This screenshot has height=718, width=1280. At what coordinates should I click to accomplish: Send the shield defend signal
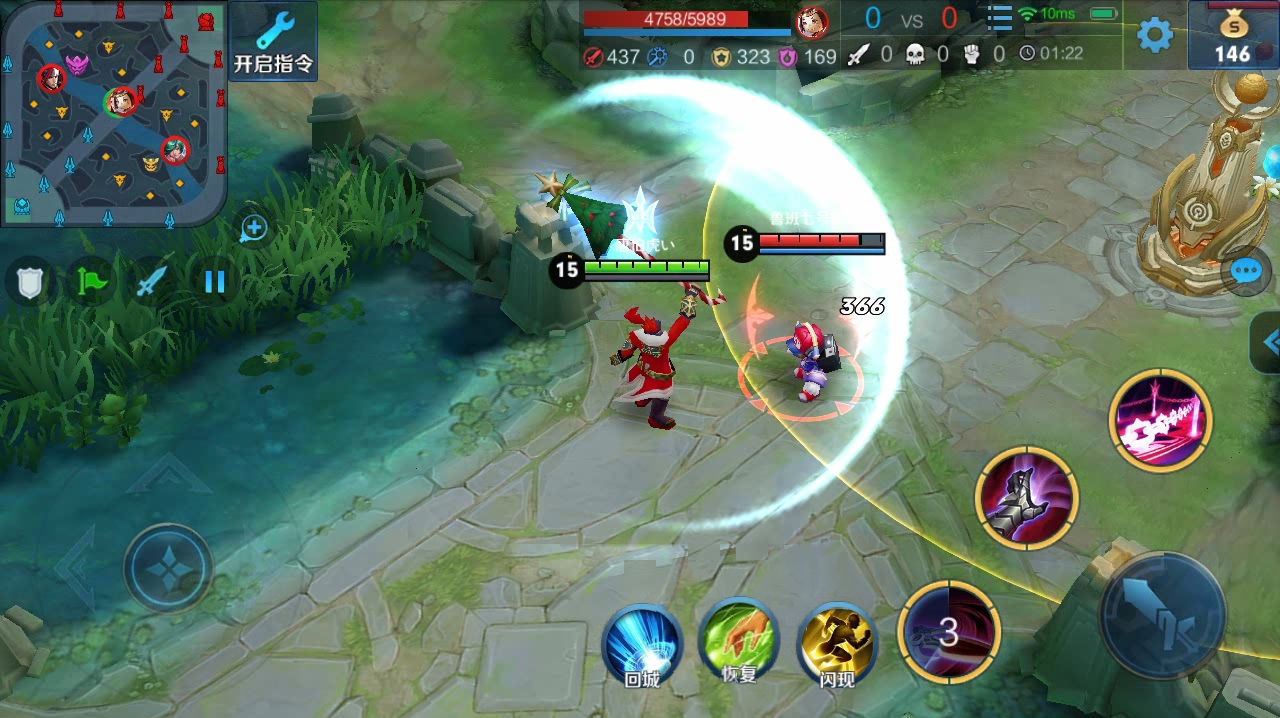pos(28,282)
